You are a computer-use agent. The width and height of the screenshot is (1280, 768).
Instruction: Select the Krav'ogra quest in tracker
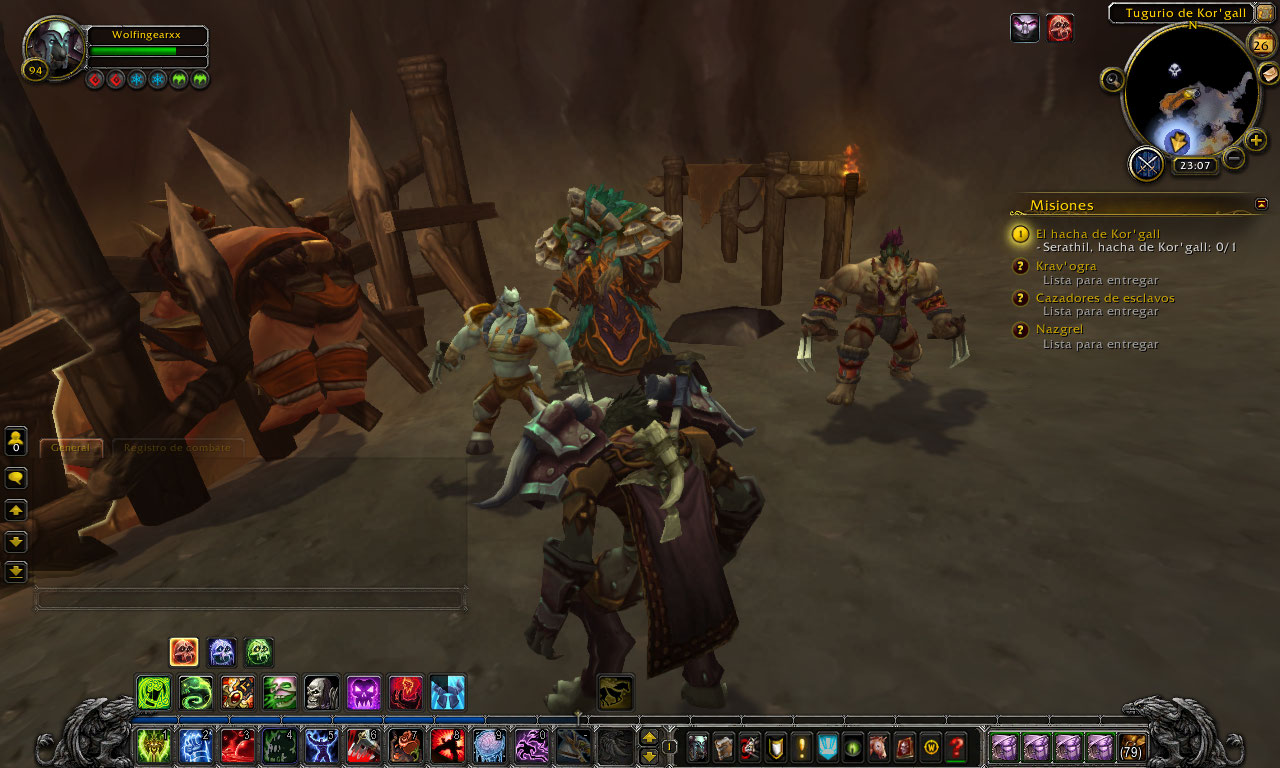[x=1066, y=266]
